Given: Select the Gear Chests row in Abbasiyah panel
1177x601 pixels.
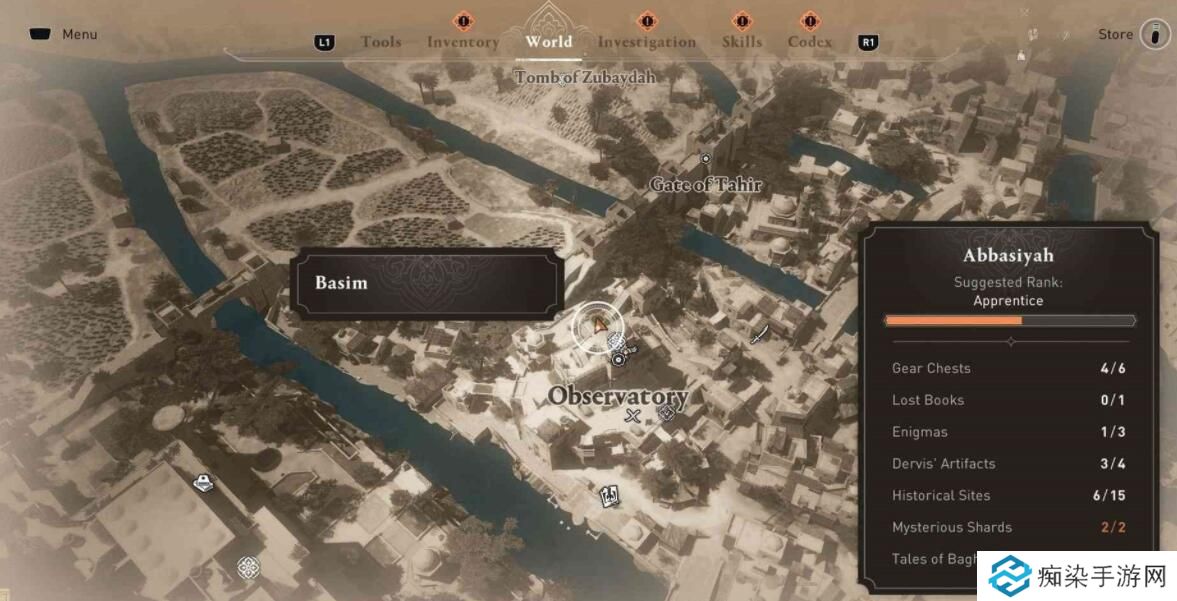Looking at the screenshot, I should tap(1009, 368).
